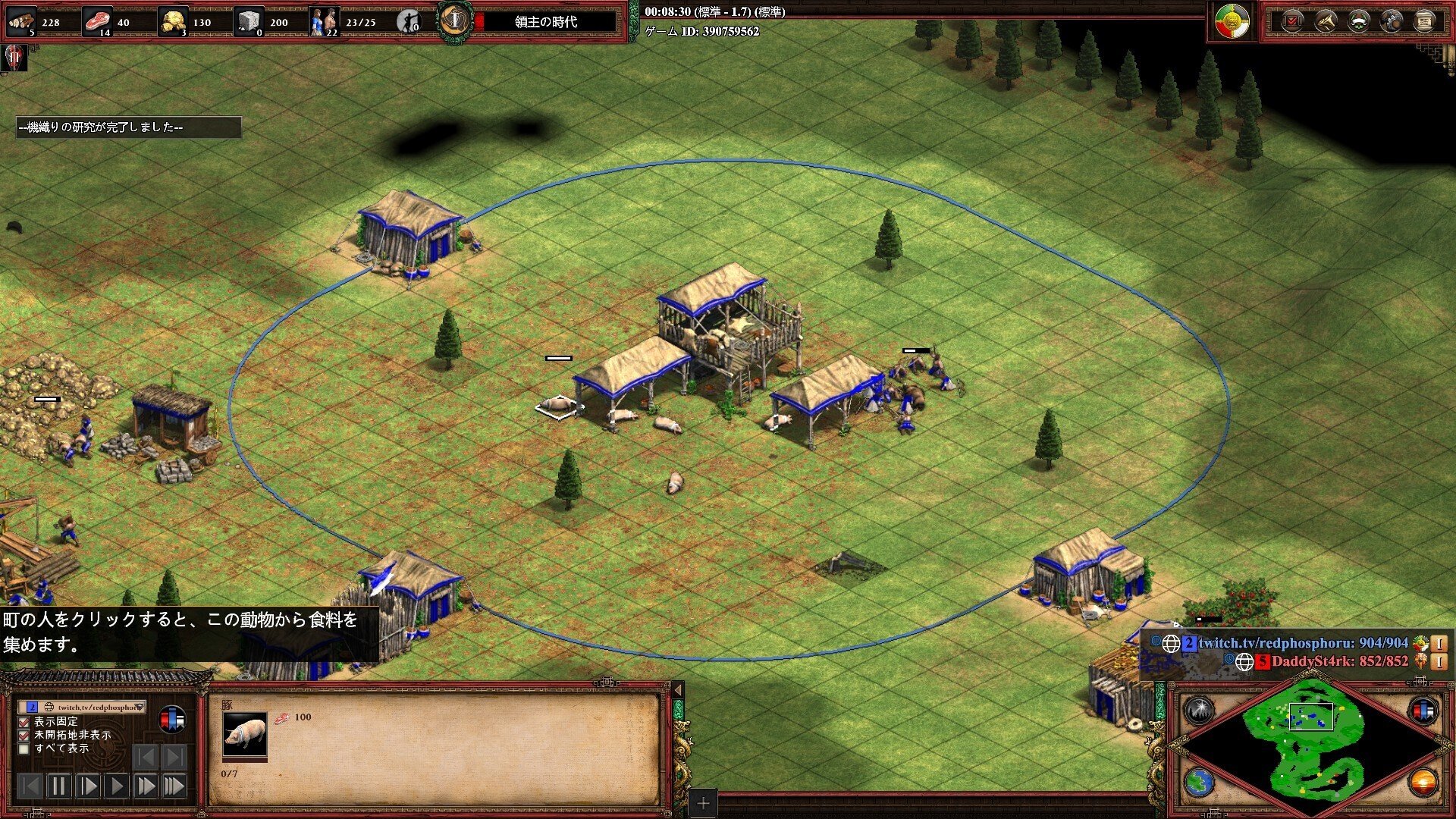Screen dimensions: 1456x819
Task: Enable the すべて表示 checkbox
Action: pos(24,749)
